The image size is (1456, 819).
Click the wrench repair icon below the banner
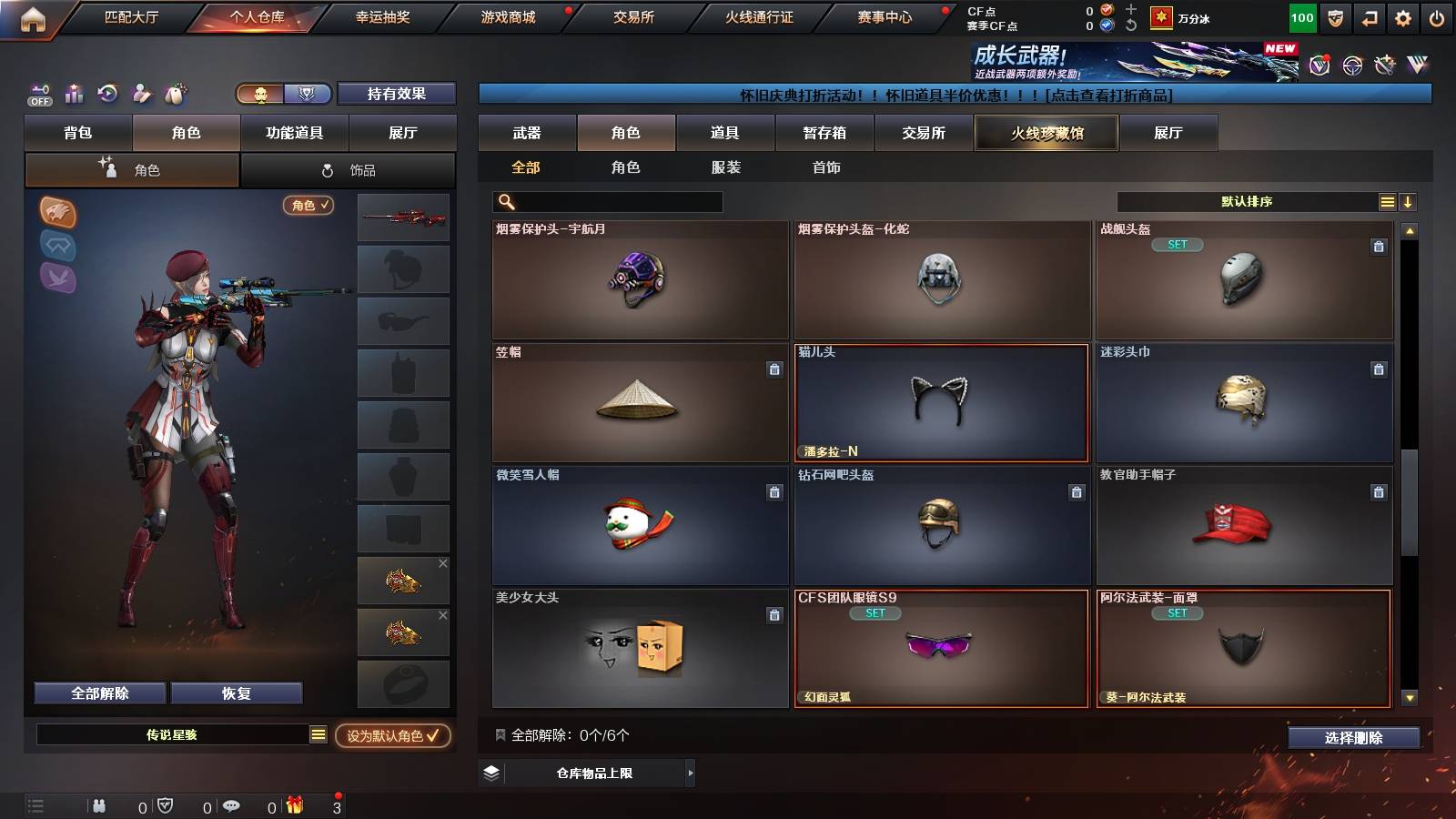pos(1384,65)
